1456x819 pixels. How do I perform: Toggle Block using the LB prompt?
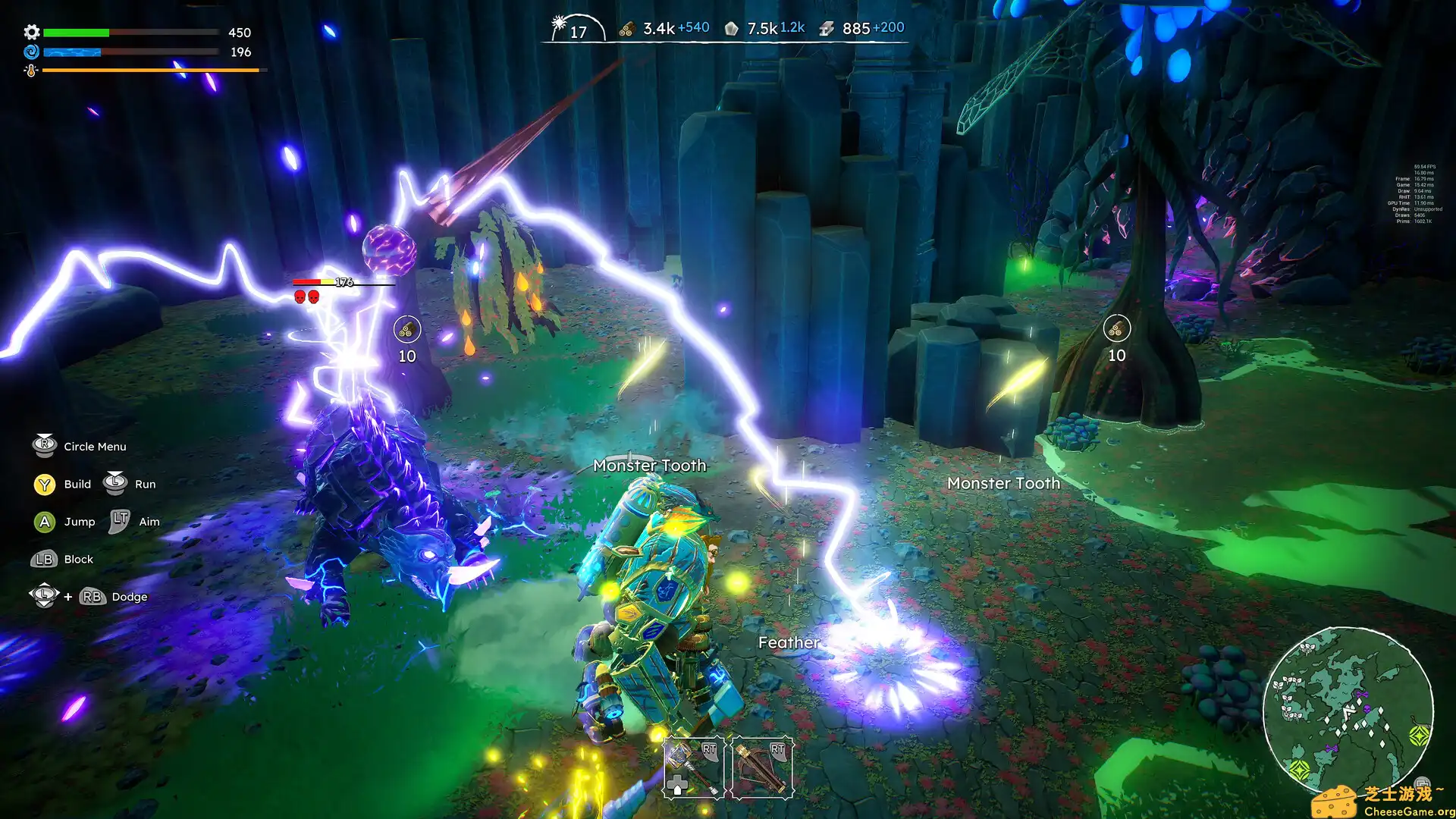point(43,559)
